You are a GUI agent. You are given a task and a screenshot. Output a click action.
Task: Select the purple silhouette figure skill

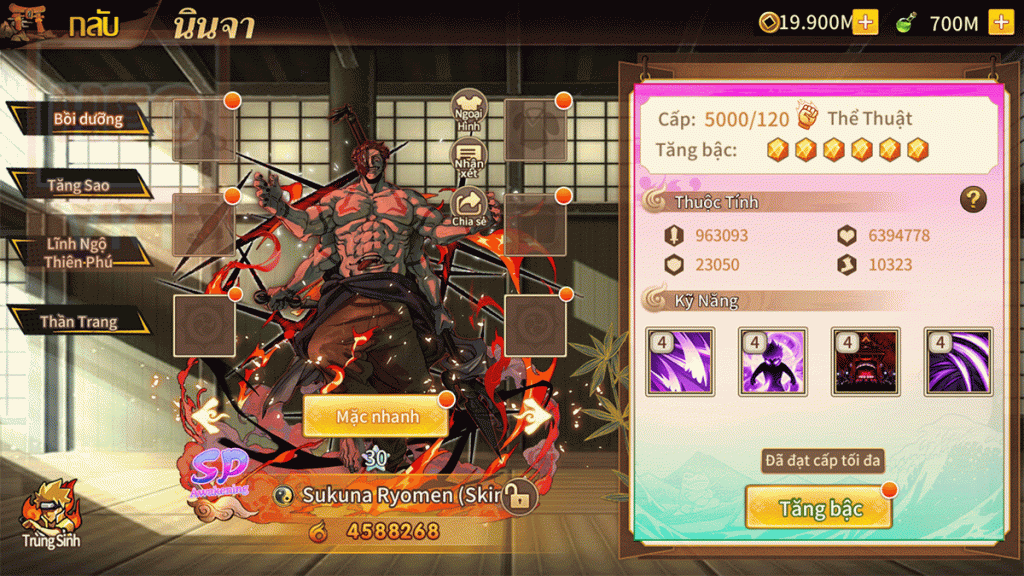(773, 361)
